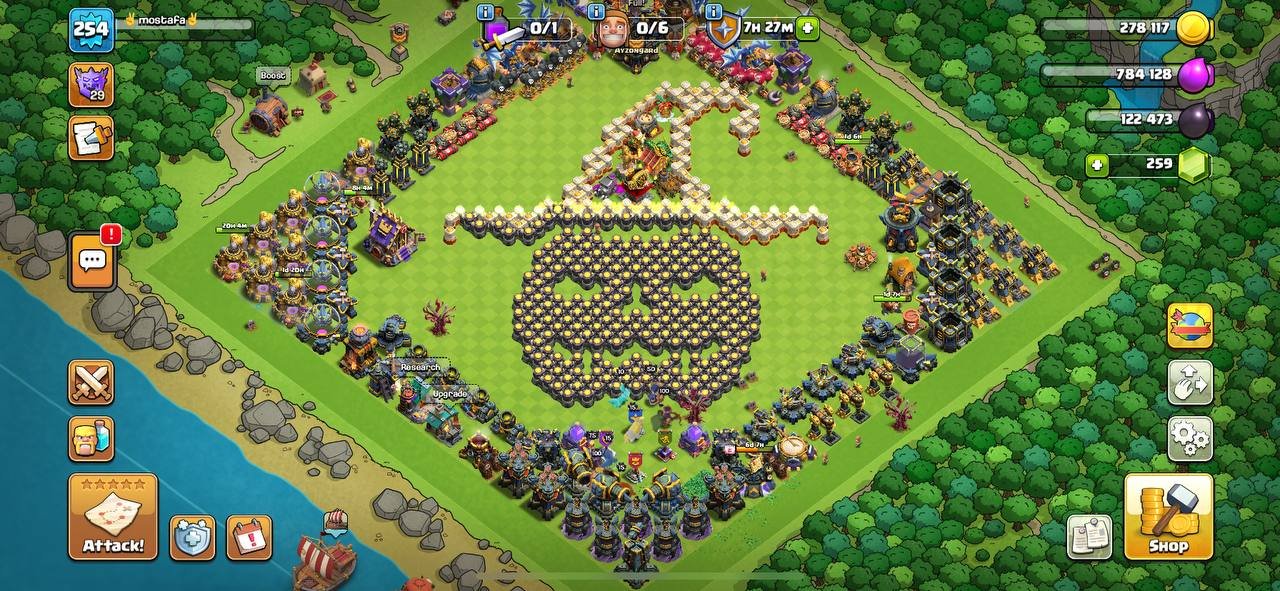Open the crossed swords clan war button
The height and width of the screenshot is (591, 1280).
pyautogui.click(x=91, y=382)
